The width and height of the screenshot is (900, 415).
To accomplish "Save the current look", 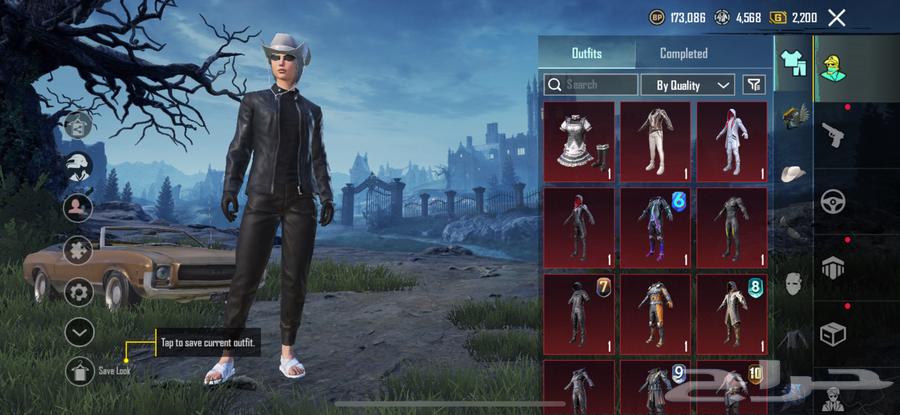I will (x=79, y=371).
